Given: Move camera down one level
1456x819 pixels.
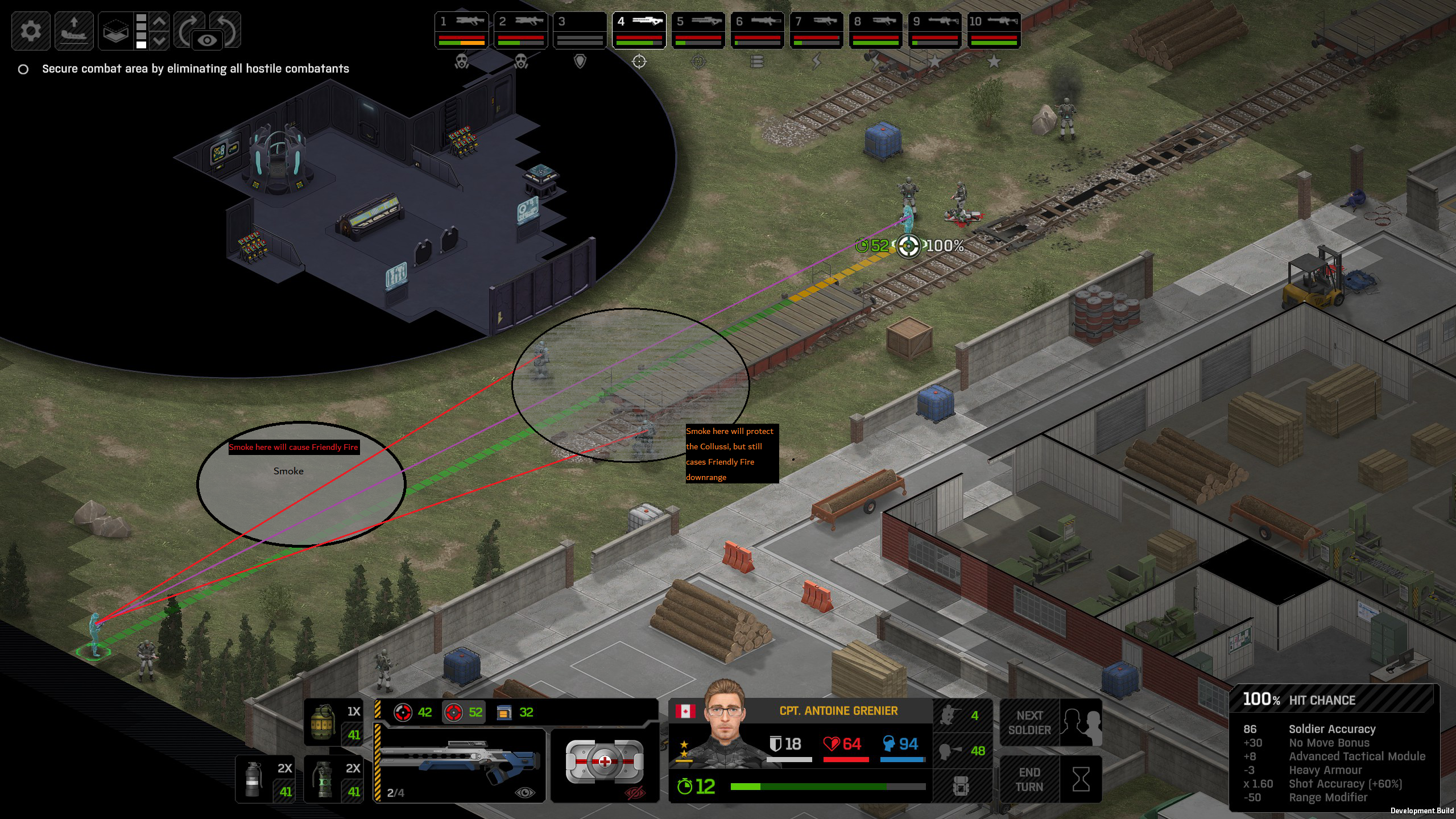Looking at the screenshot, I should [x=160, y=40].
